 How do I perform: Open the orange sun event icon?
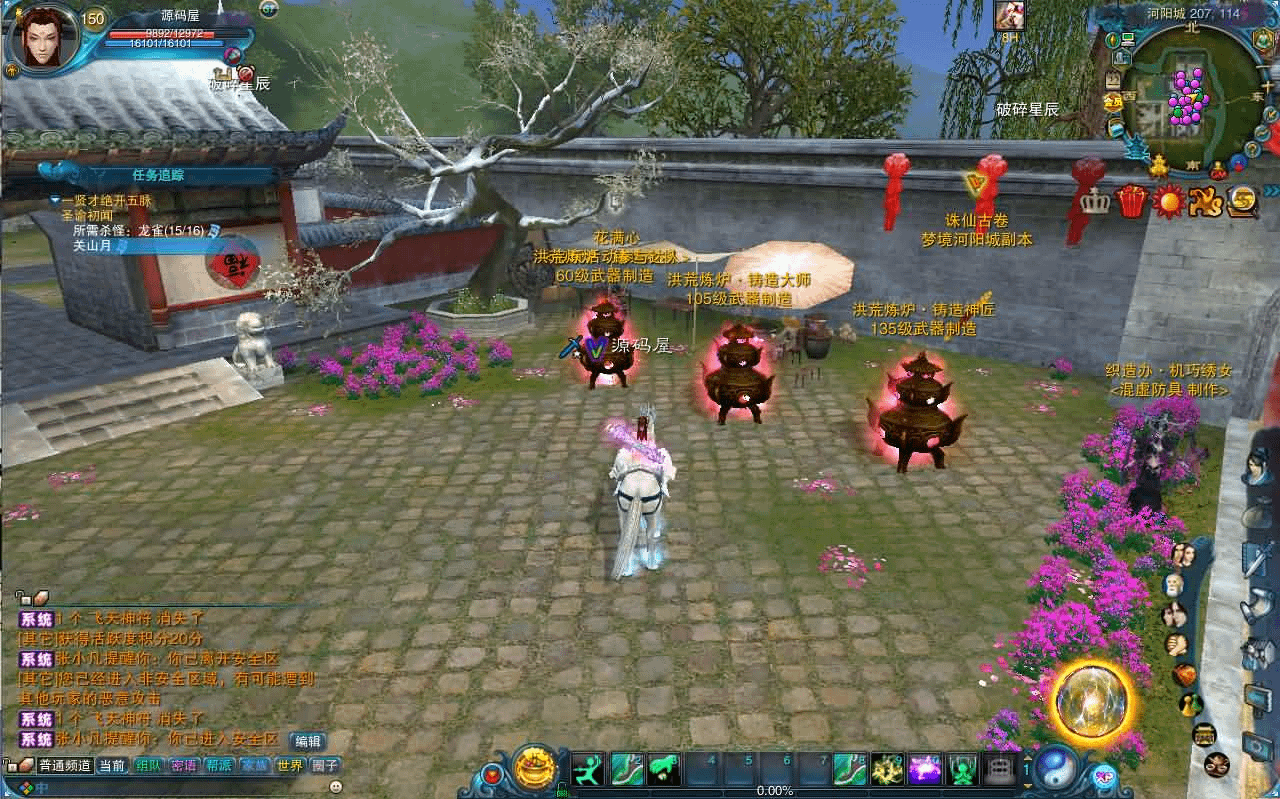(x=1167, y=201)
